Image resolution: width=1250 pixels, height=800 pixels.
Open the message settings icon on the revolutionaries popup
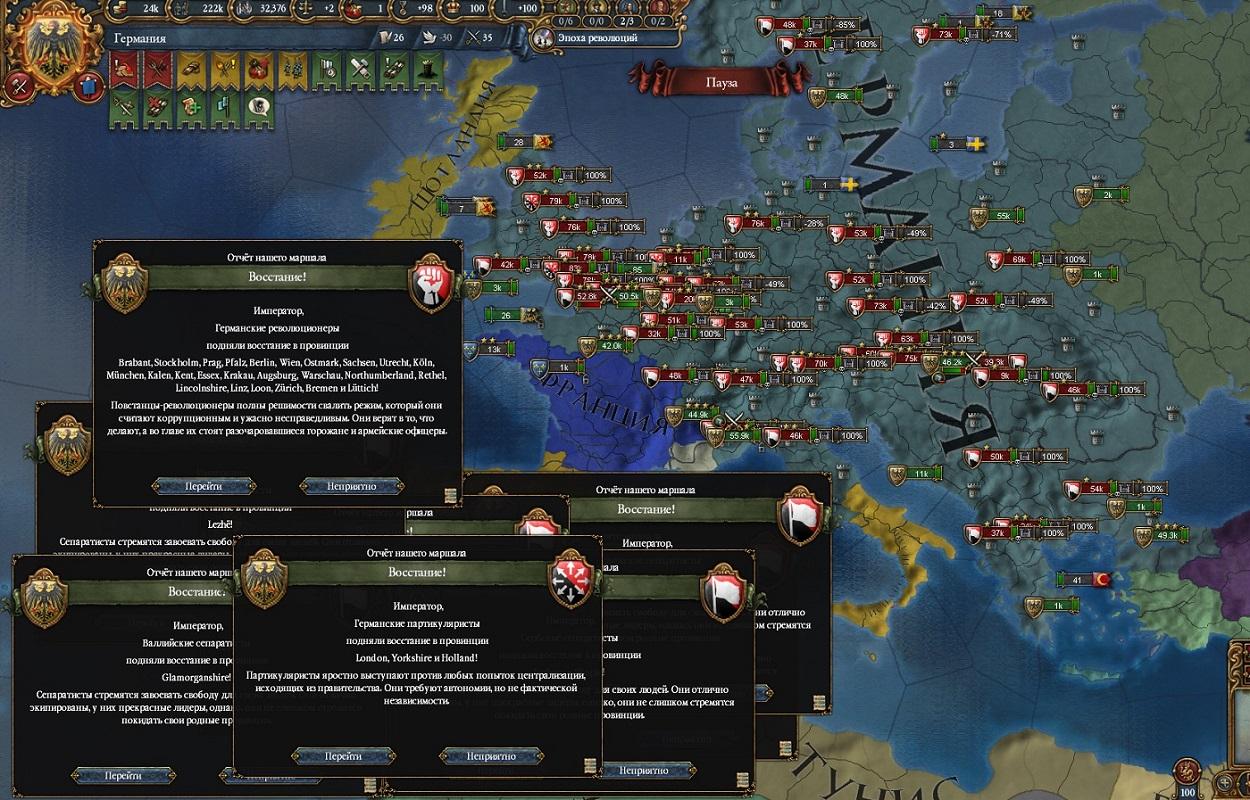tap(450, 494)
